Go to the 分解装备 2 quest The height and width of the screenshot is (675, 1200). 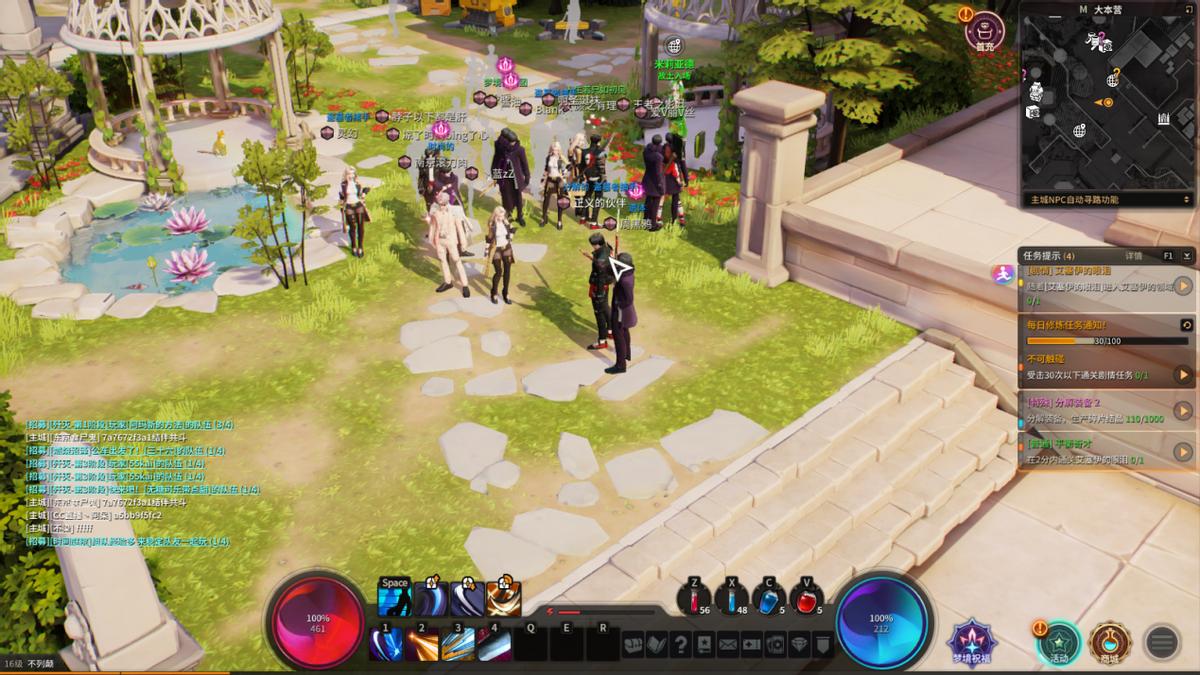(1183, 410)
